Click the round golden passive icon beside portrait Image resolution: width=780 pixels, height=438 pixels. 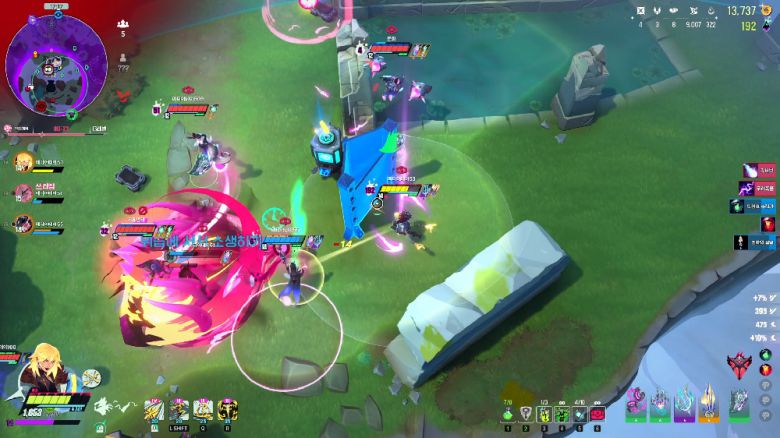(91, 377)
